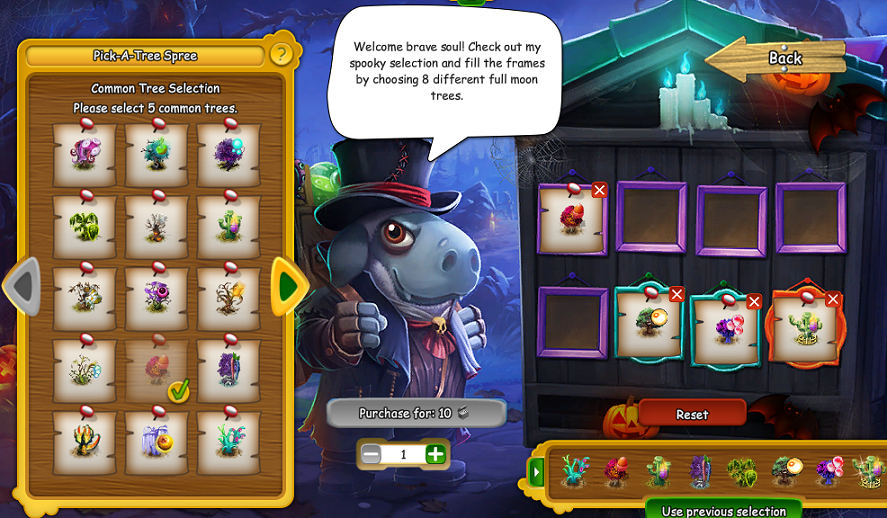
Task: Expand the previous selection strip arrow
Action: [x=537, y=471]
